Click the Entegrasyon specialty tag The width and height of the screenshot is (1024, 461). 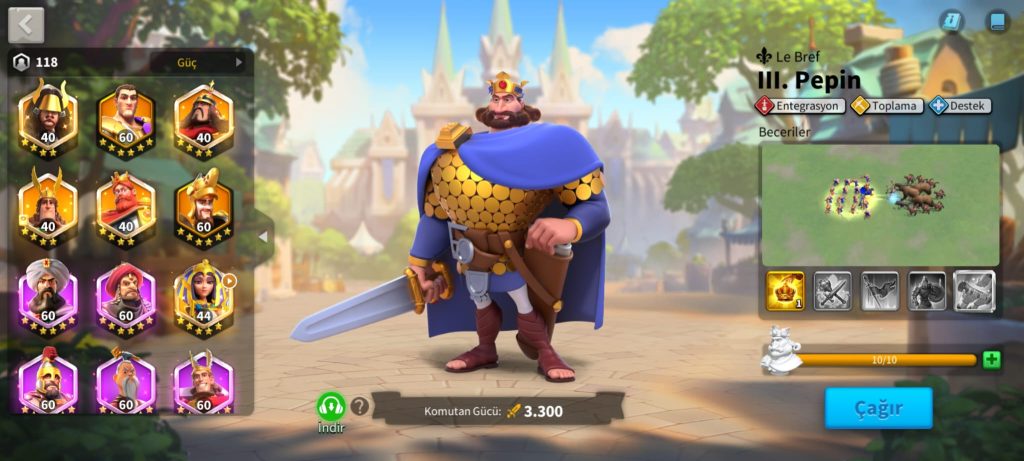point(800,105)
